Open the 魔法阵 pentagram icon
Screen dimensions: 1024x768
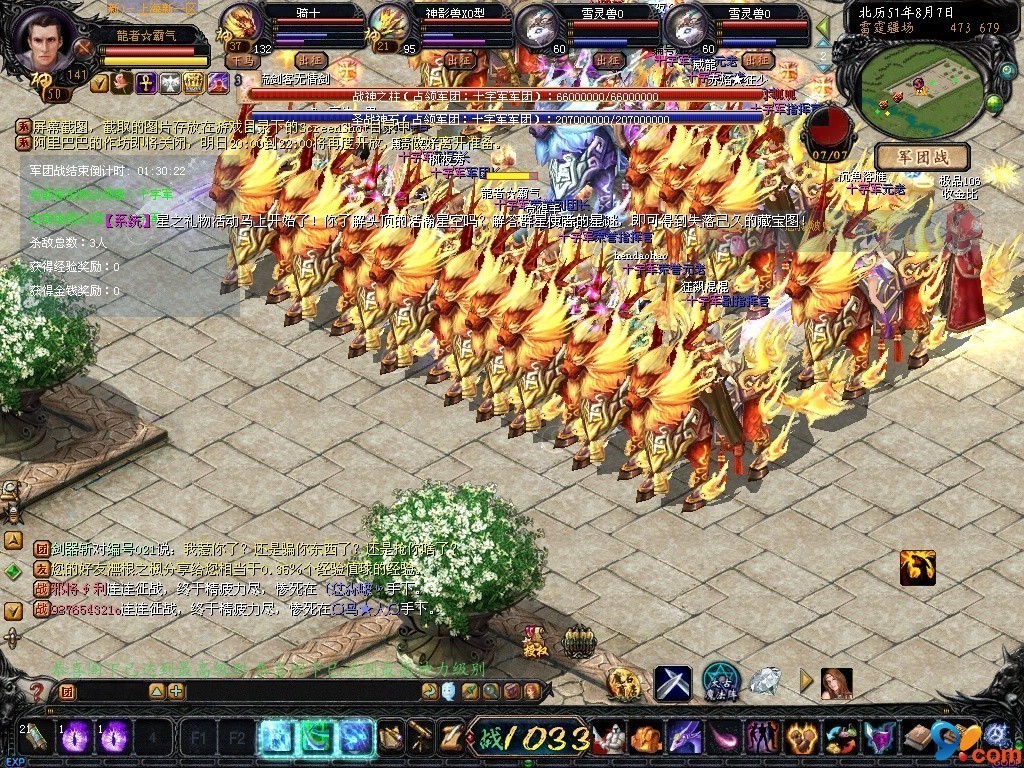click(720, 682)
